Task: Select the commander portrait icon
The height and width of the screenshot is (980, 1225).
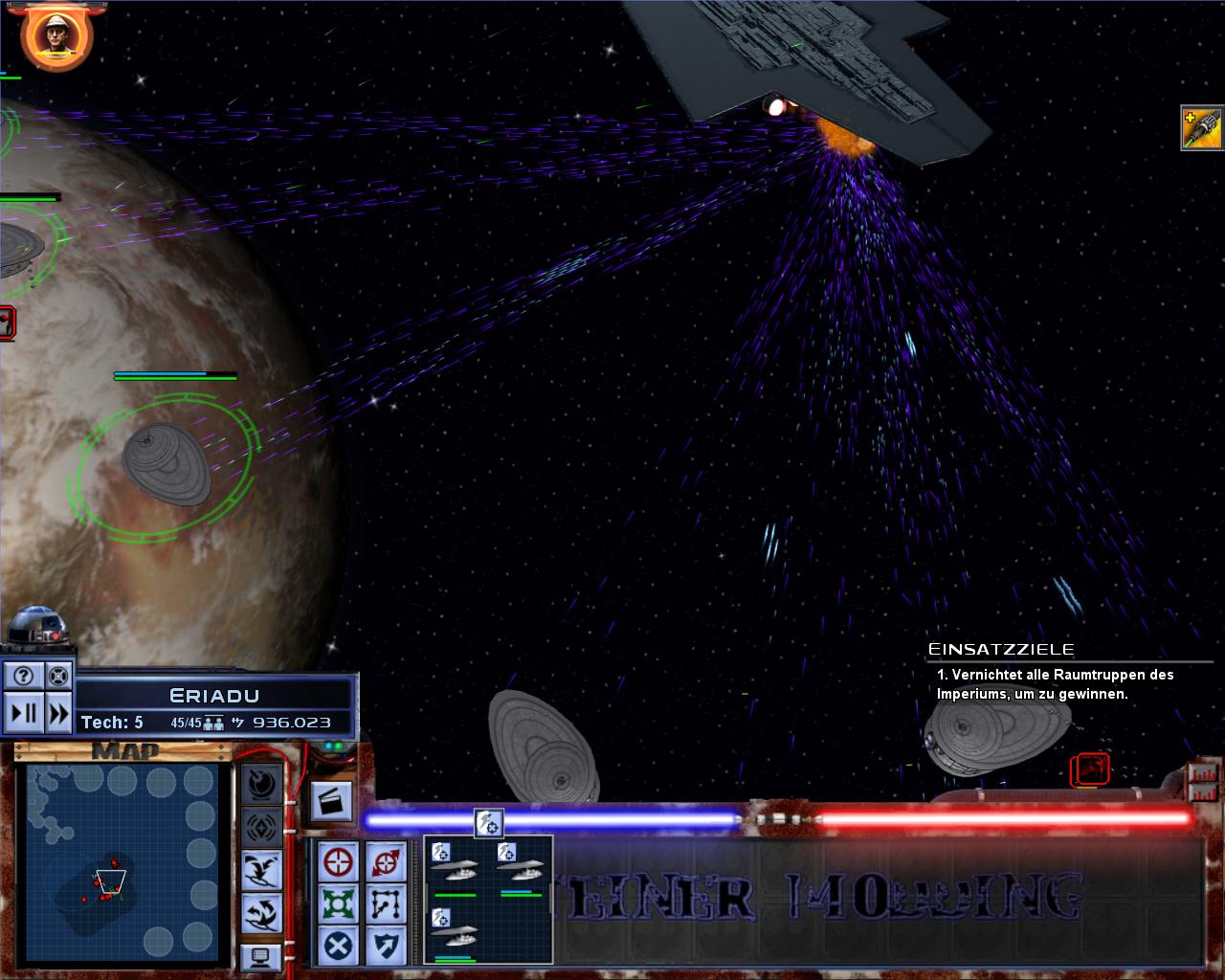Action: tap(56, 36)
